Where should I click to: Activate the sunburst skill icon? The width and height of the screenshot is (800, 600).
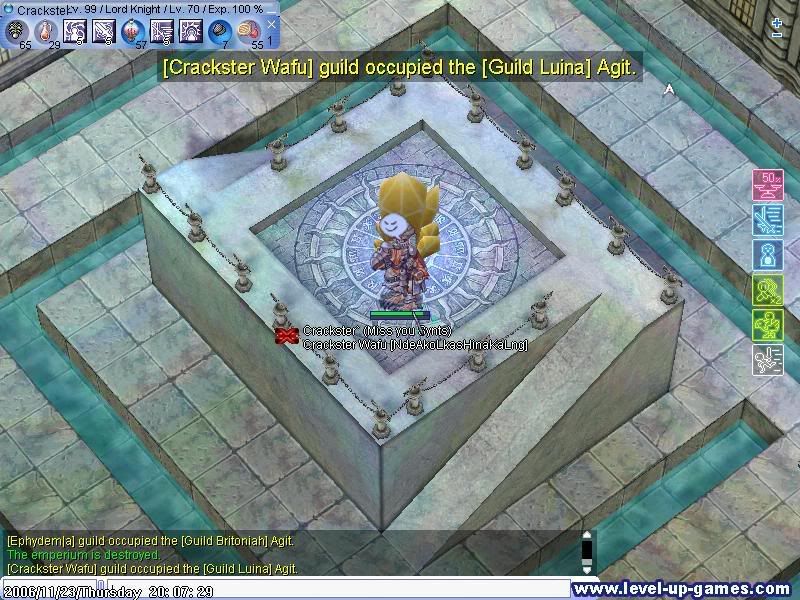pyautogui.click(x=190, y=32)
